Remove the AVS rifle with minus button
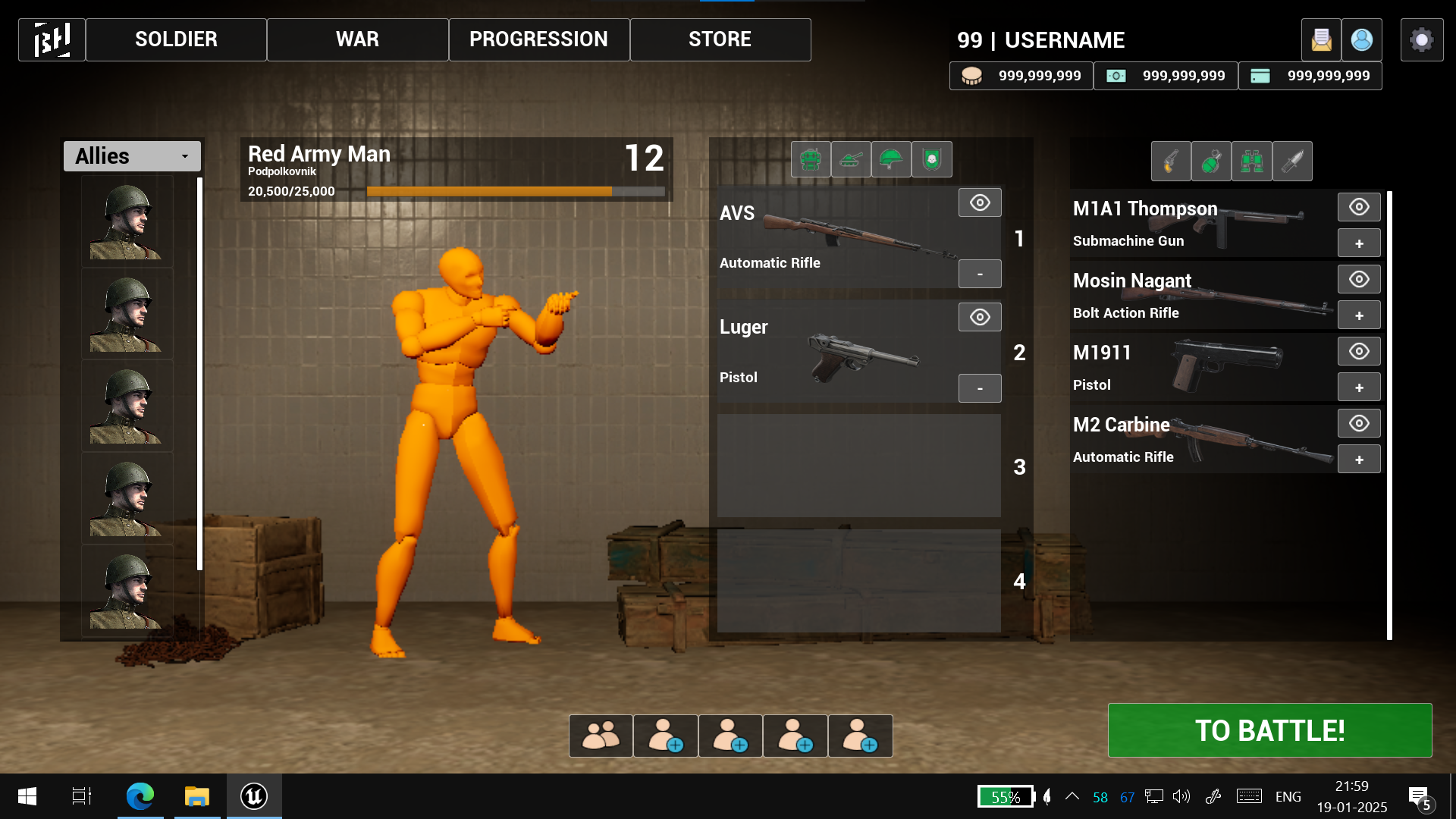The height and width of the screenshot is (819, 1456). [980, 274]
